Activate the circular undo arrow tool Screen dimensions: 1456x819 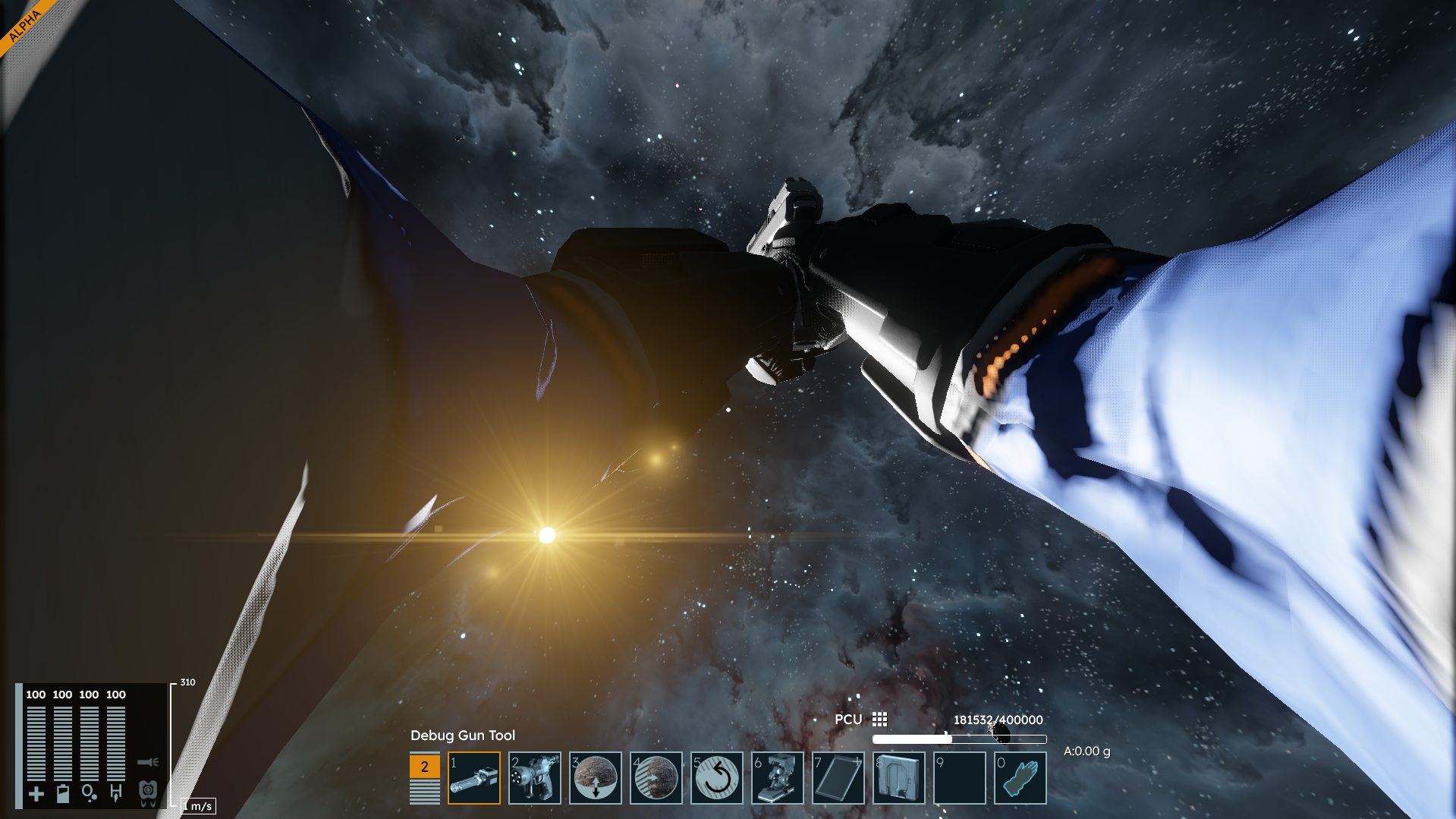click(717, 778)
